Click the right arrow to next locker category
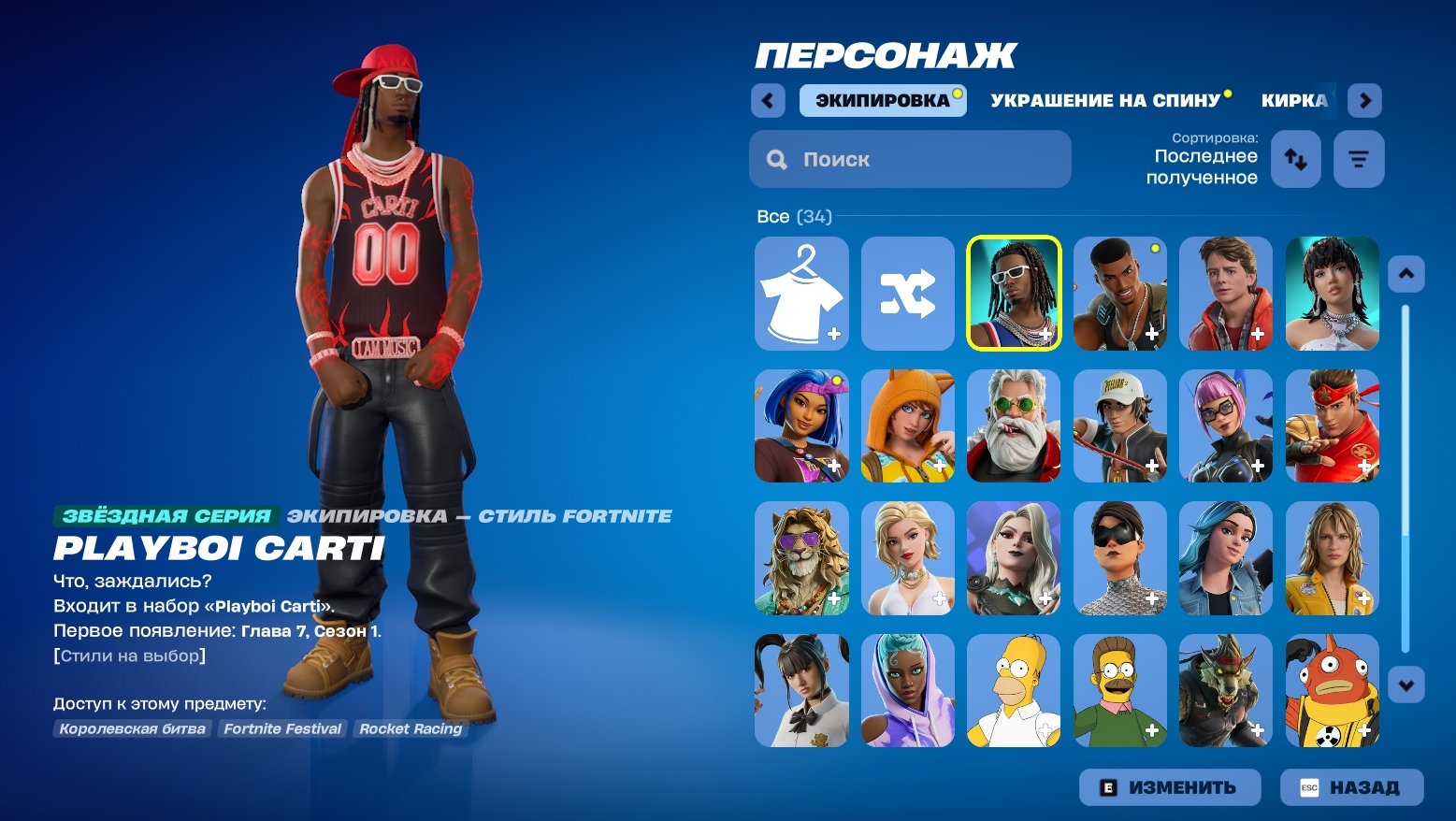1456x821 pixels. (x=1364, y=100)
